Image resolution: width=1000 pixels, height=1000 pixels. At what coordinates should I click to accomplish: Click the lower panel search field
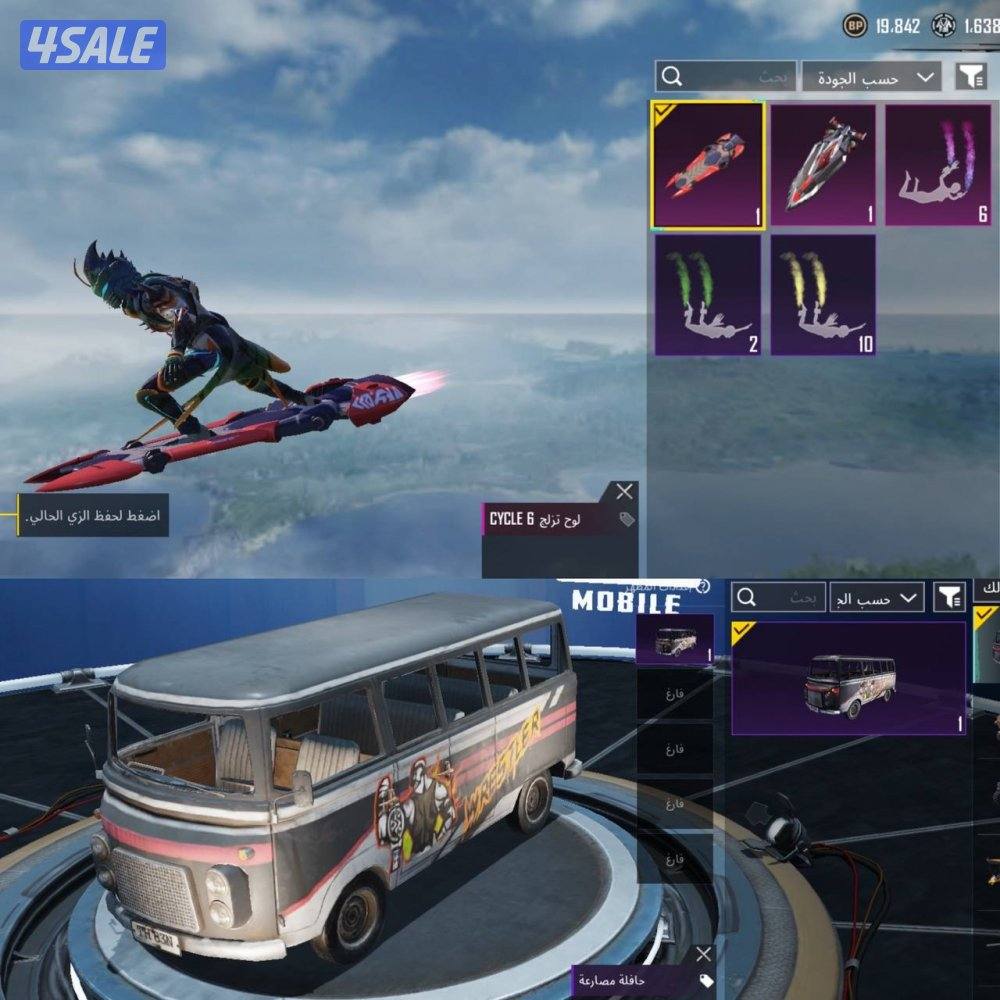(x=778, y=598)
